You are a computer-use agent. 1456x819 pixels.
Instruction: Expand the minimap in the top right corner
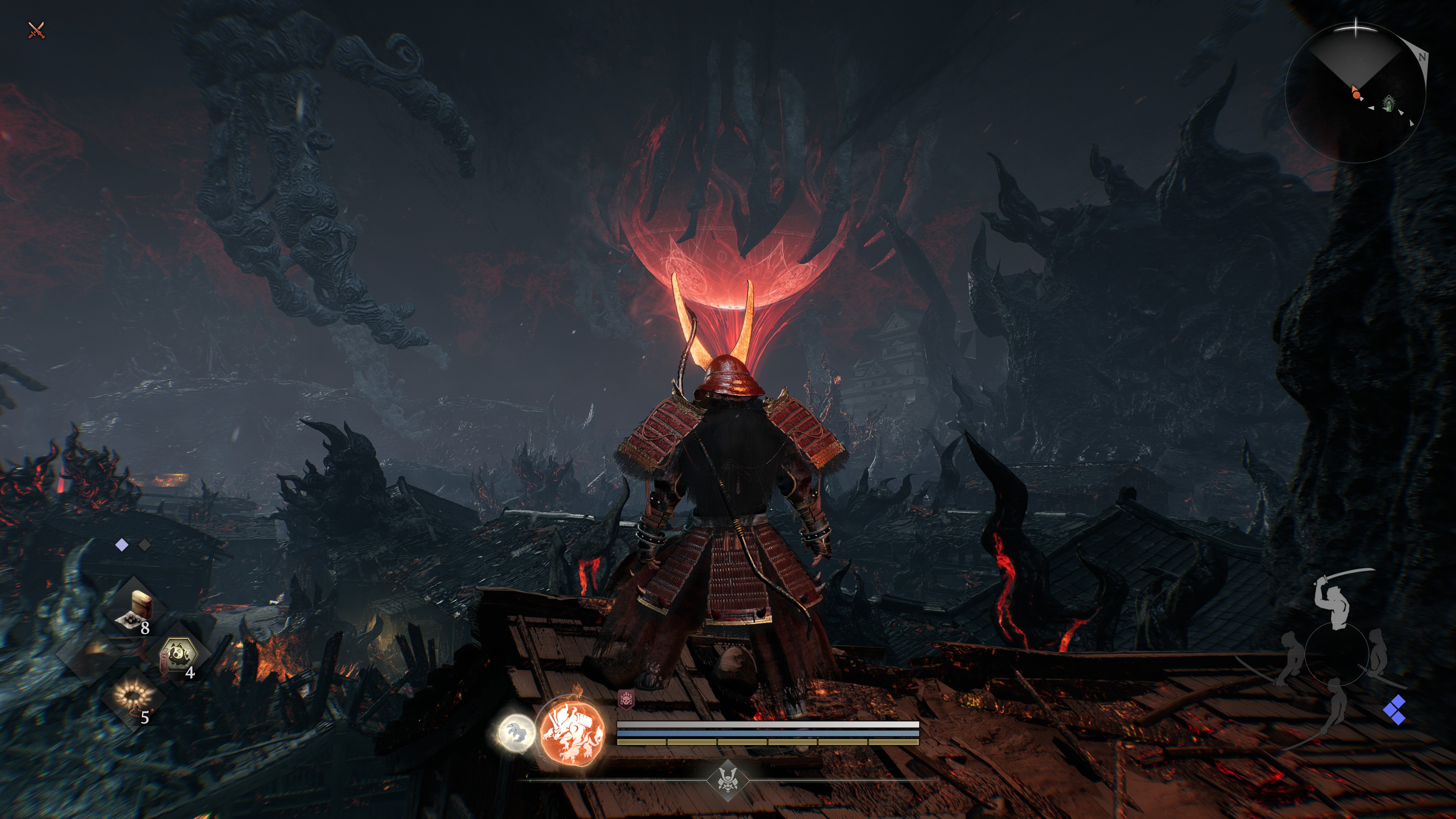pos(1357,91)
